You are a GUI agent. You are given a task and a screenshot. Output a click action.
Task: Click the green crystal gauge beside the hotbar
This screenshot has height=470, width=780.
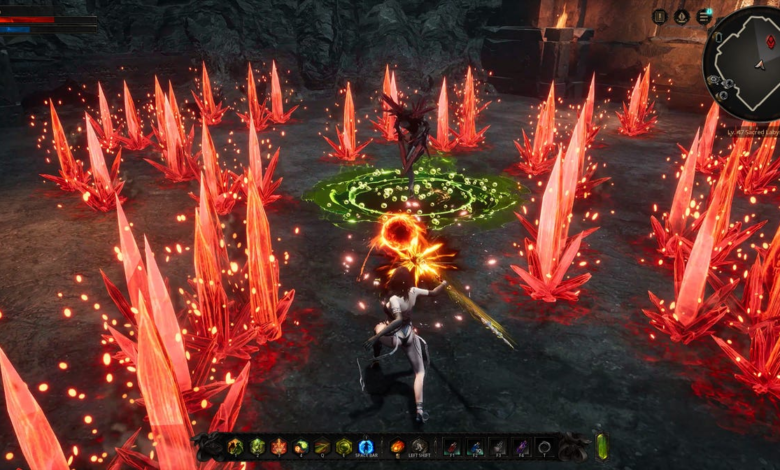[x=602, y=446]
